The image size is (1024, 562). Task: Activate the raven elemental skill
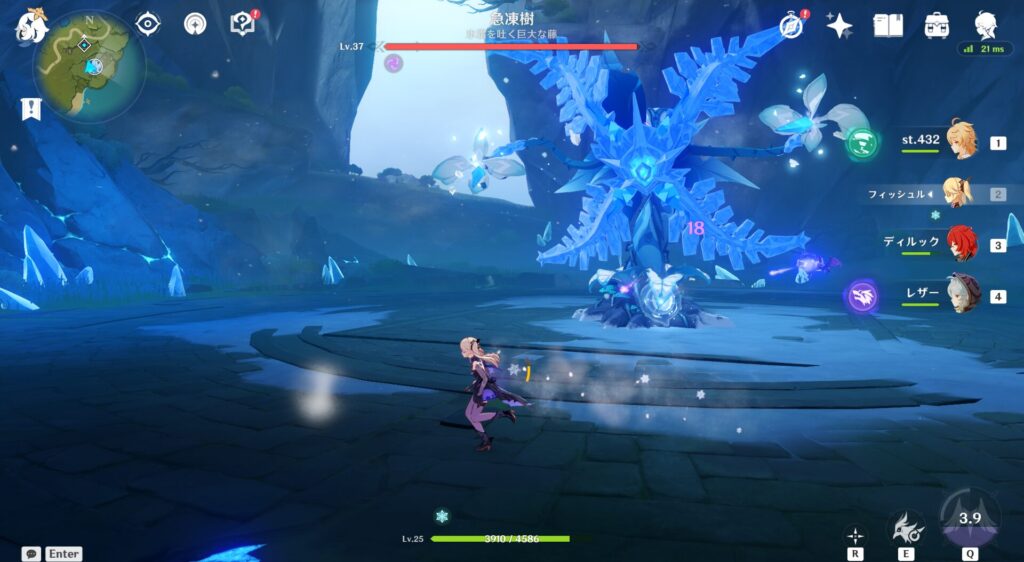[908, 527]
